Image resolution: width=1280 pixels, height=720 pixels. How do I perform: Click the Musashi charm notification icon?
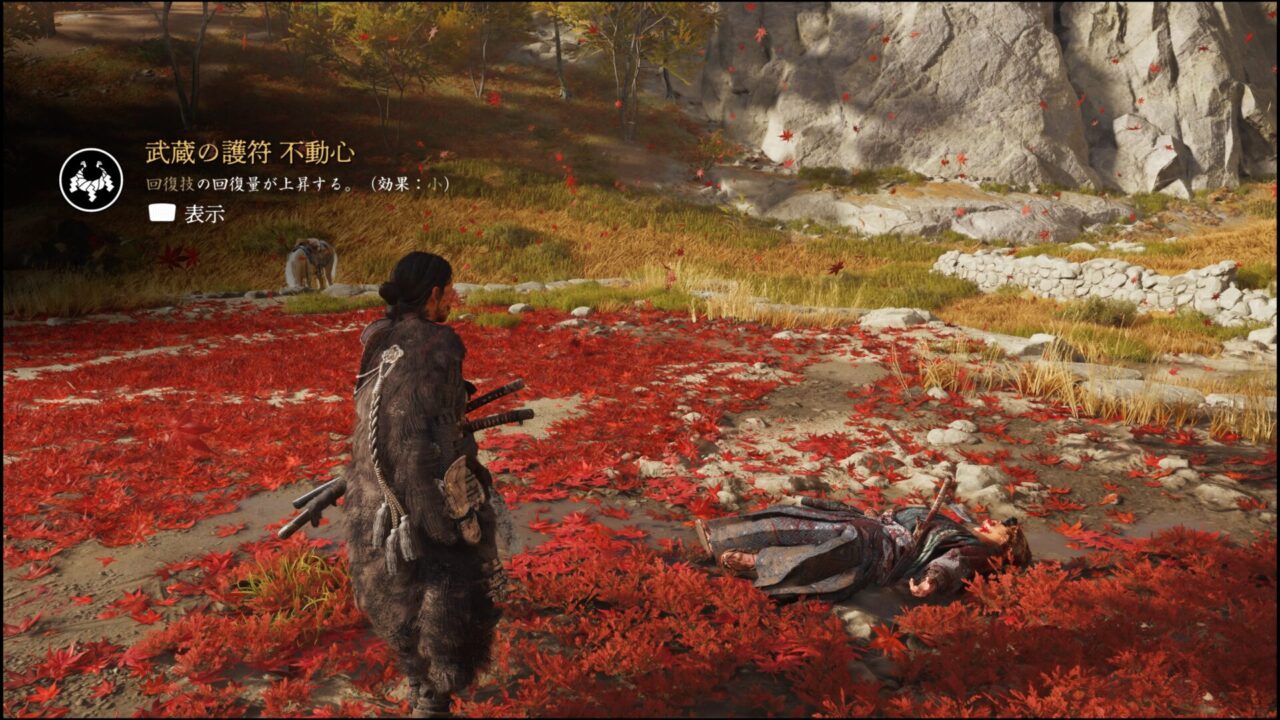click(91, 180)
